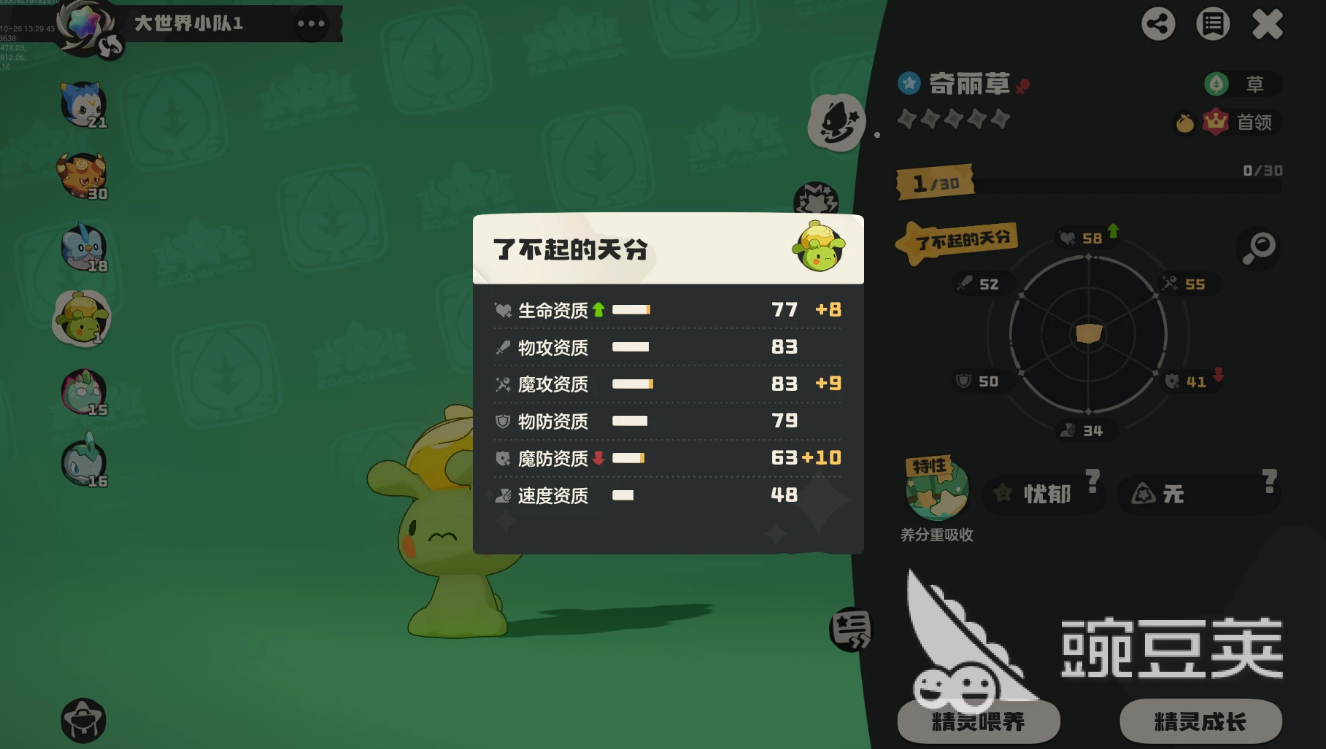Click the pet jump icon floating left of the panel
Image resolution: width=1326 pixels, height=749 pixels.
[x=836, y=123]
